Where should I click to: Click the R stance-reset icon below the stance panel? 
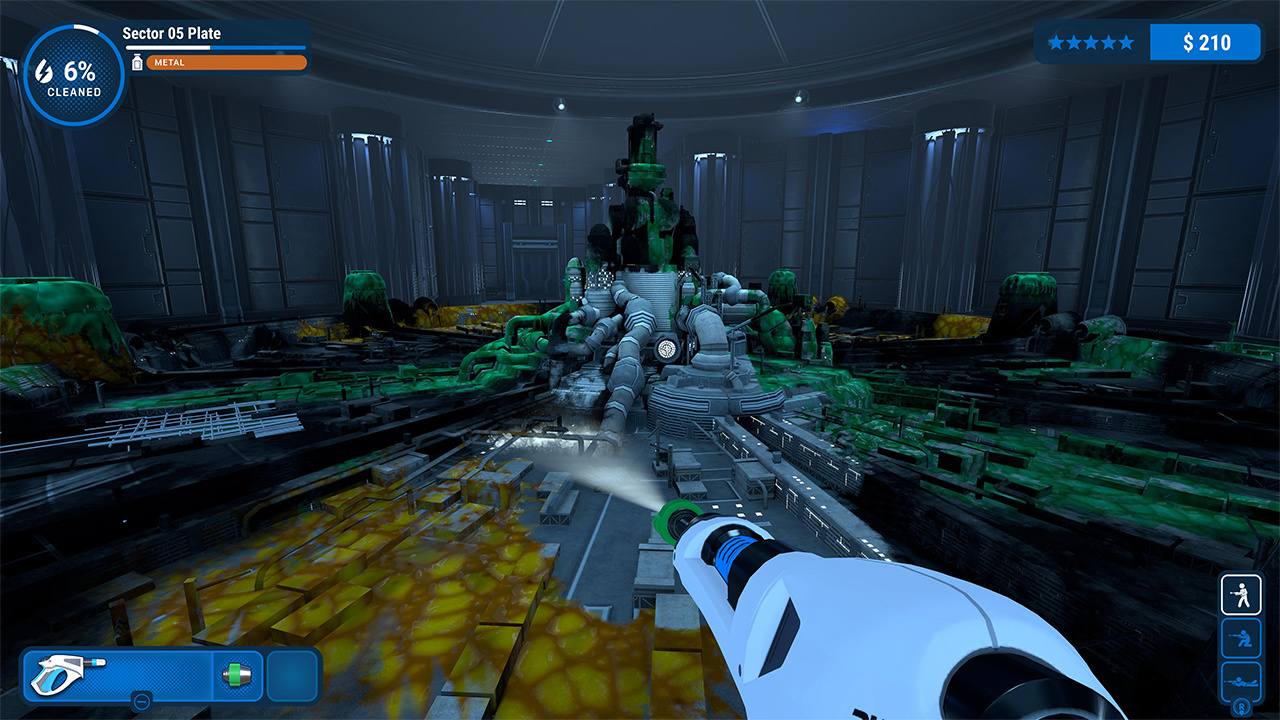tap(1240, 707)
